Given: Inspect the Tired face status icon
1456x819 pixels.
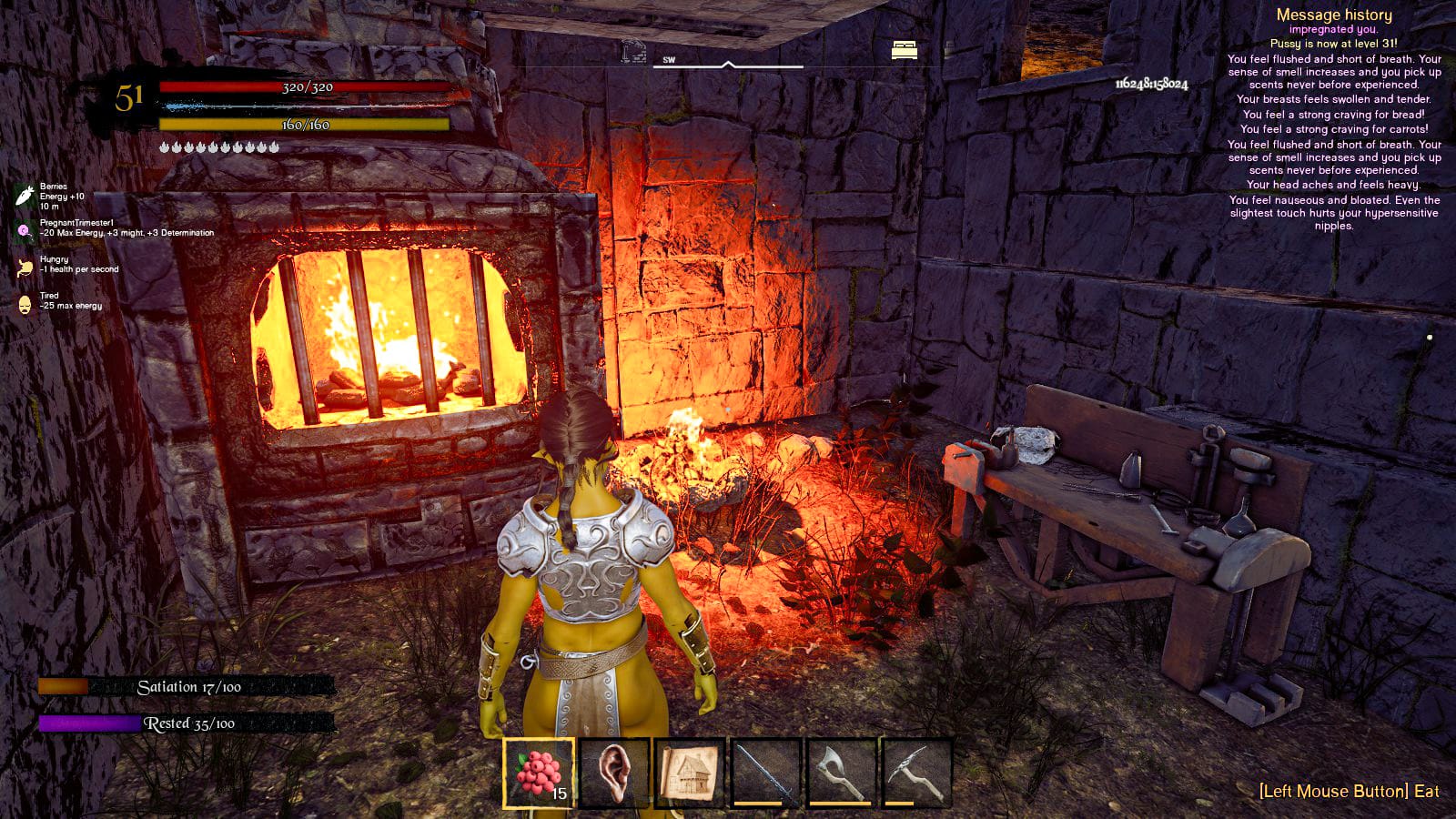Looking at the screenshot, I should tap(25, 304).
